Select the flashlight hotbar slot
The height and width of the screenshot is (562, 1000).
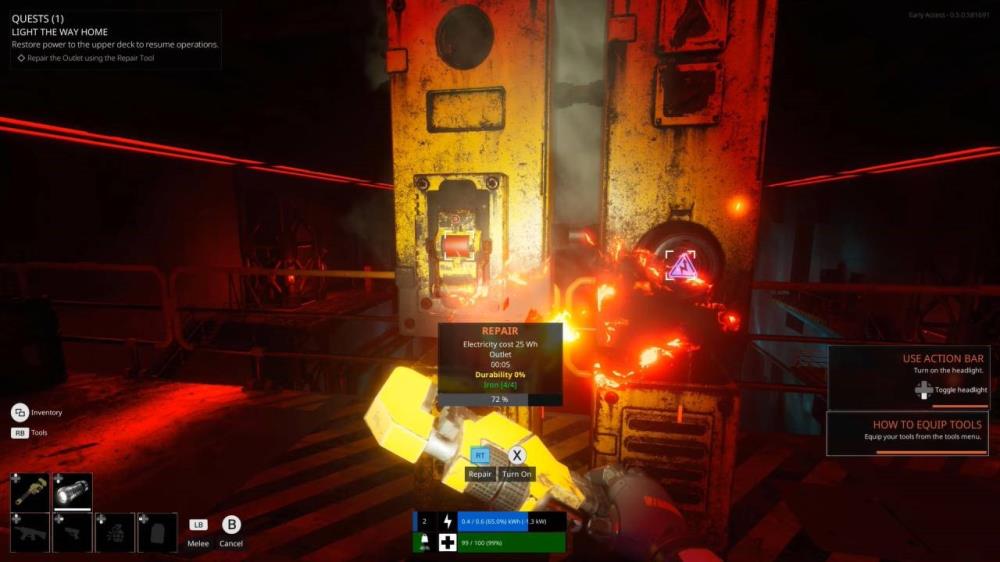coord(72,491)
